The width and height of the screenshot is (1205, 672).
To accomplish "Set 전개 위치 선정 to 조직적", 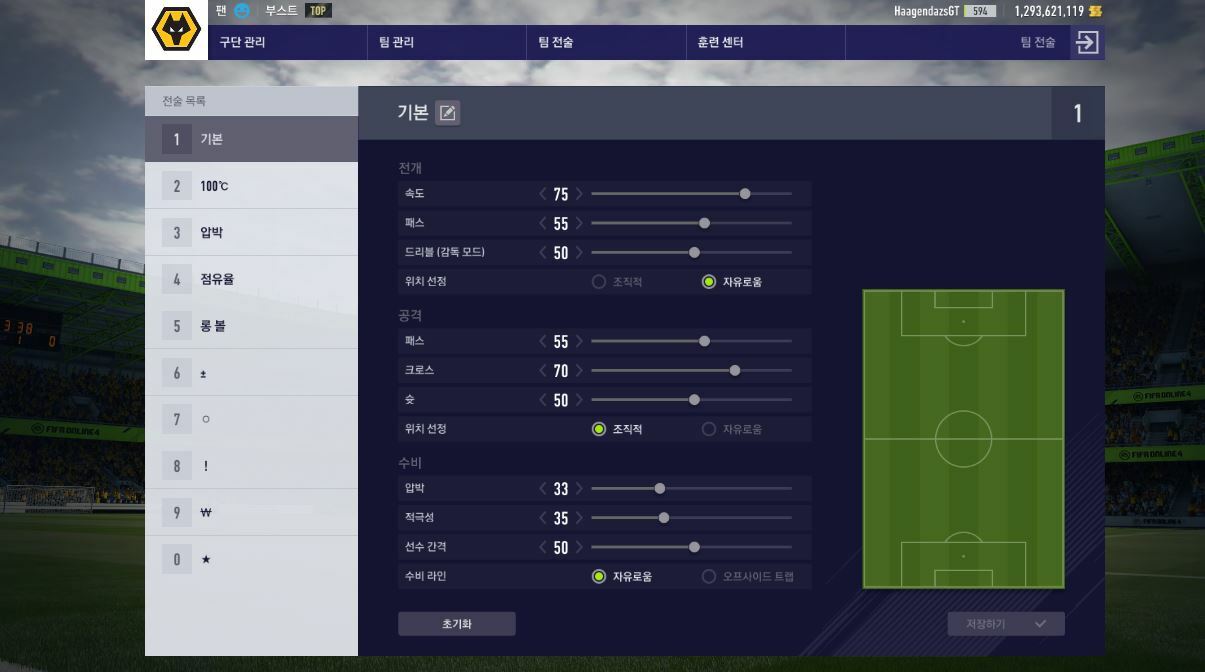I will [599, 282].
